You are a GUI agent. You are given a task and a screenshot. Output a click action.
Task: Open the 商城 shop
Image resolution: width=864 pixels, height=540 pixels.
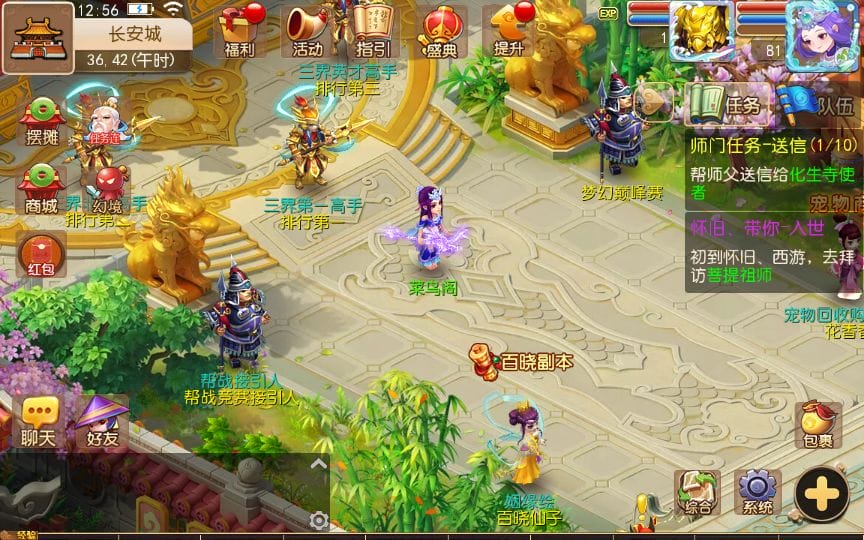(x=41, y=189)
